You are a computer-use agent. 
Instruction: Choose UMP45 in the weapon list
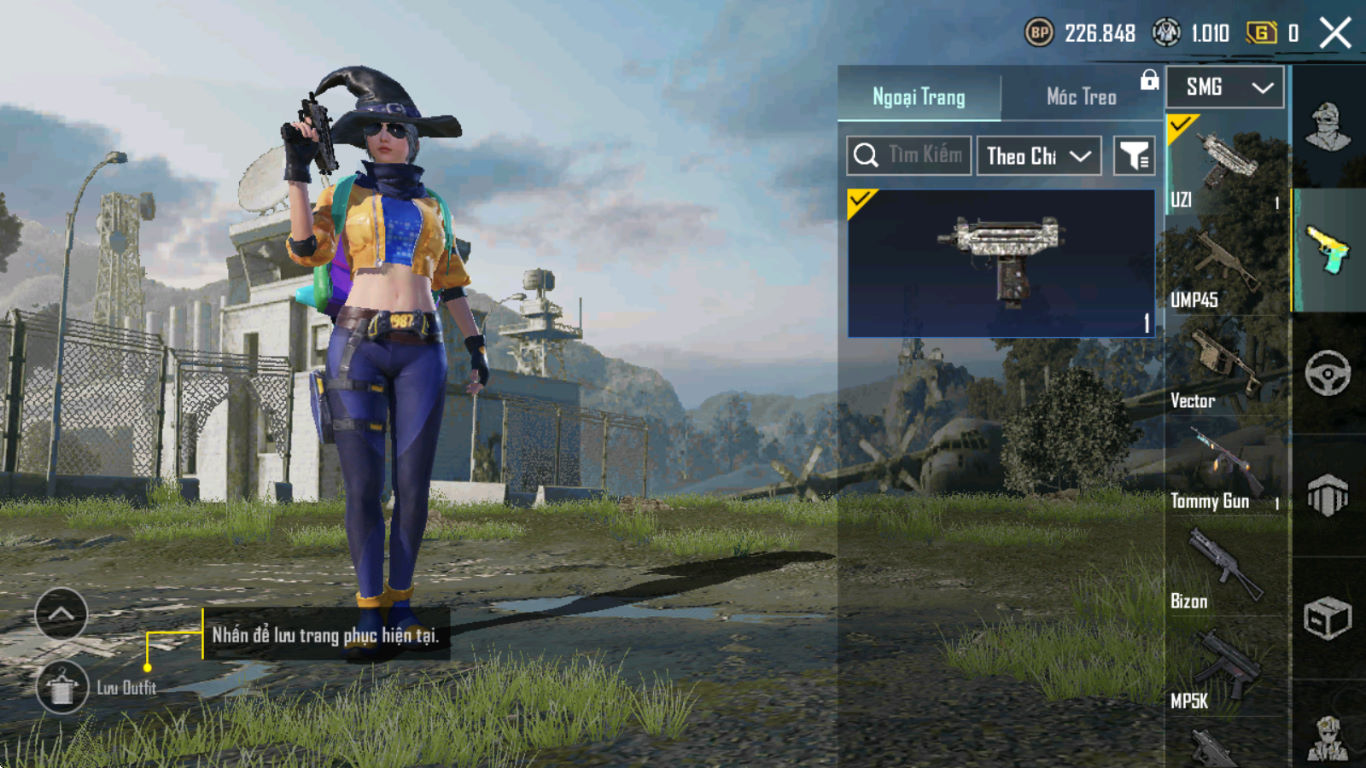pos(1226,268)
